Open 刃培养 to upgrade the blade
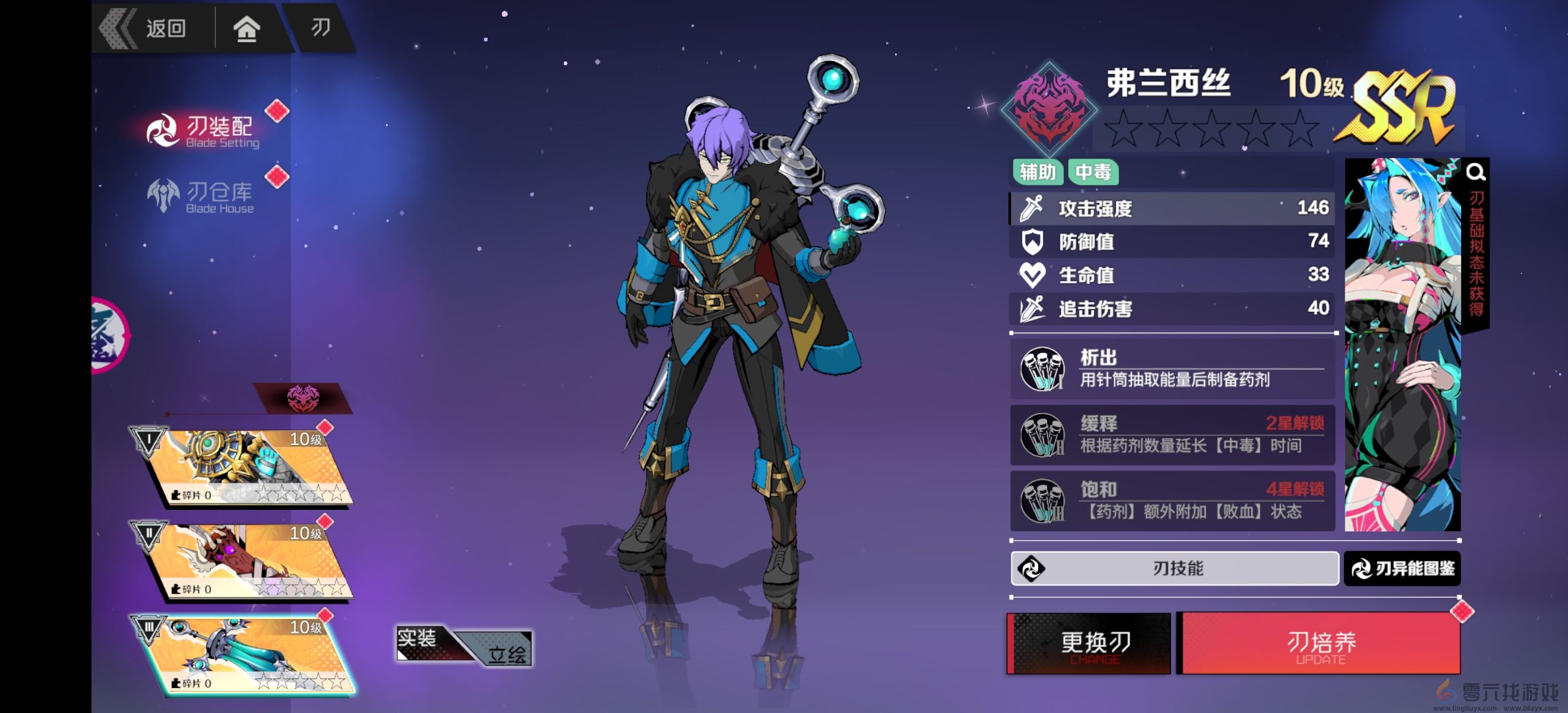Viewport: 1568px width, 713px height. [x=1320, y=644]
